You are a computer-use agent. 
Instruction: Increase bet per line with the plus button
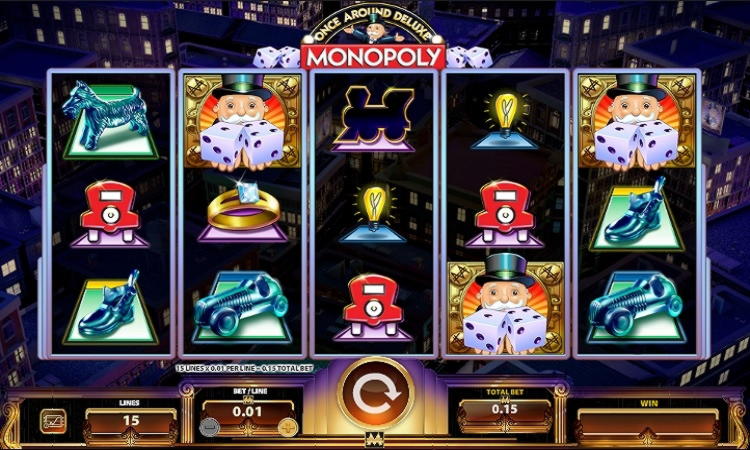click(x=289, y=427)
